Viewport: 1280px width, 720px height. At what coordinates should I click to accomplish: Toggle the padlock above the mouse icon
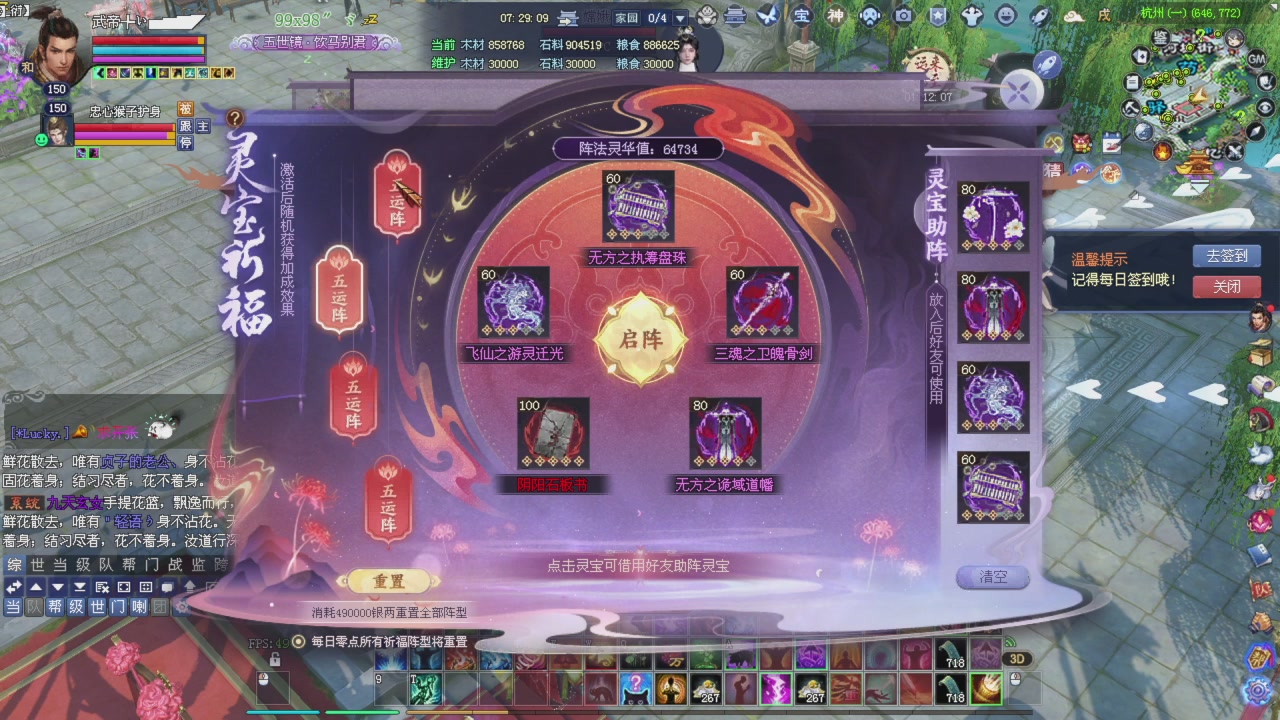274,660
